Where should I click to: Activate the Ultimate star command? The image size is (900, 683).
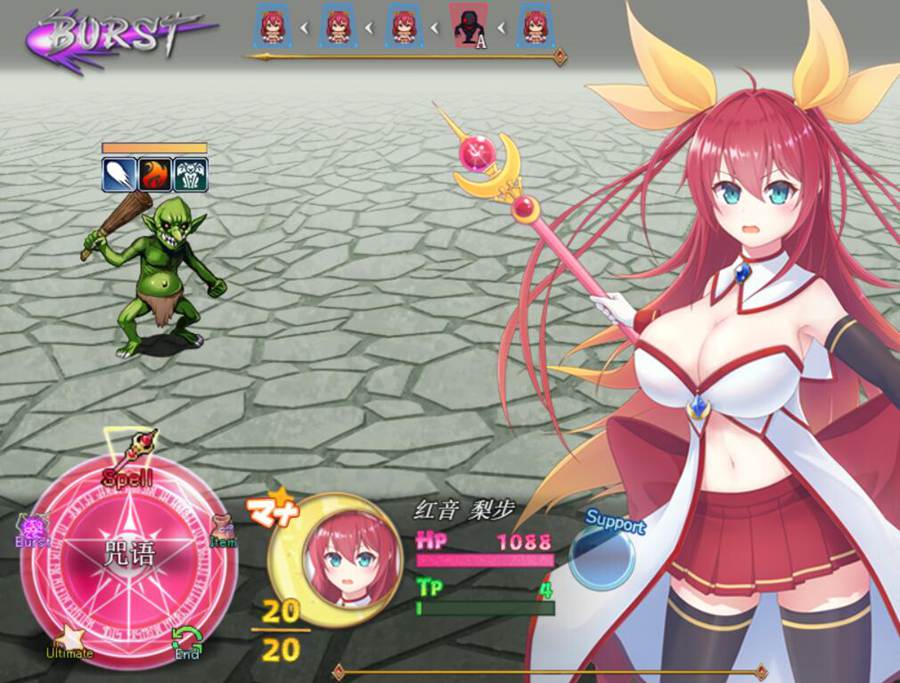(69, 641)
